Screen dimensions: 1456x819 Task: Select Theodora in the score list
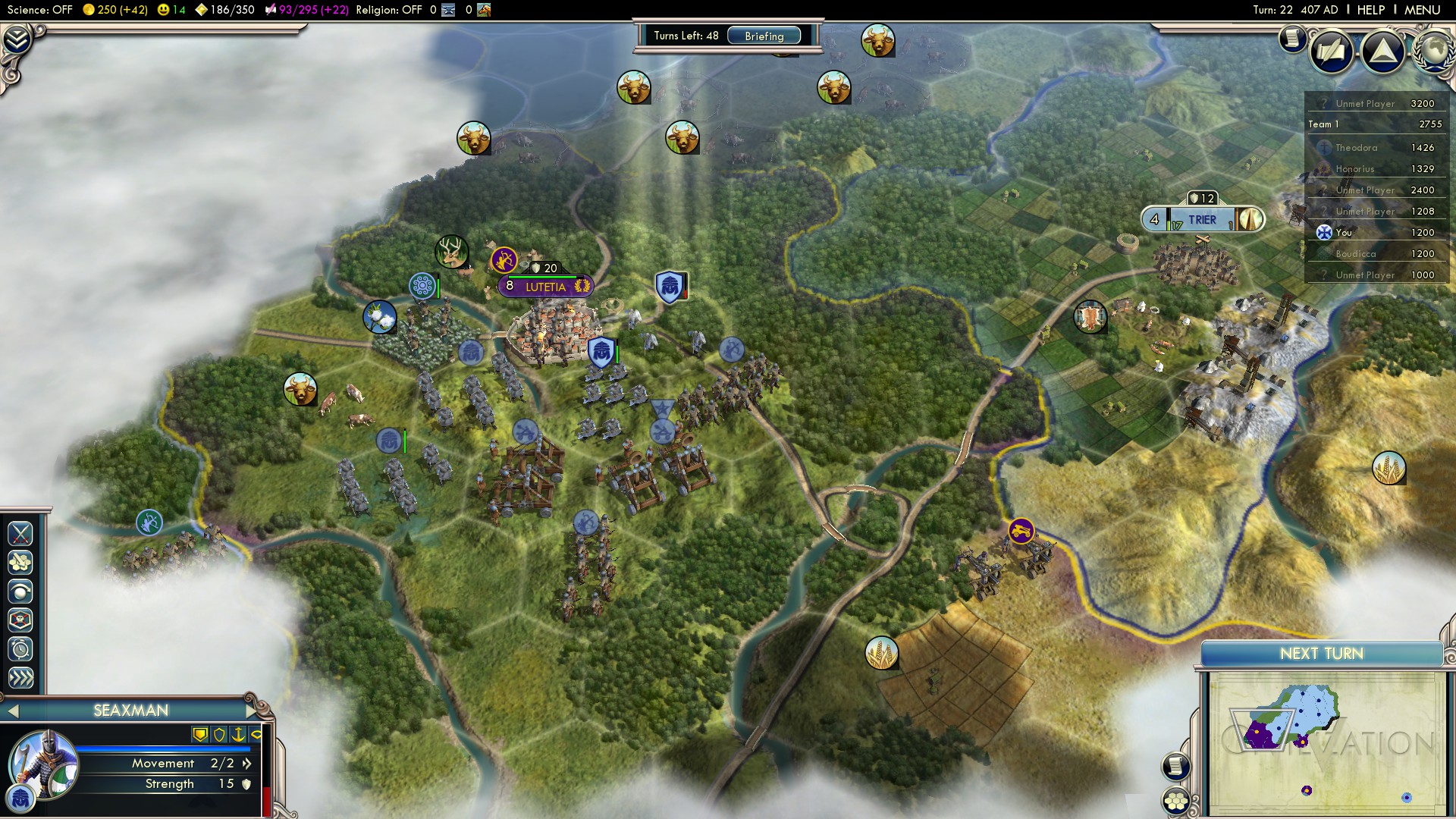1356,148
